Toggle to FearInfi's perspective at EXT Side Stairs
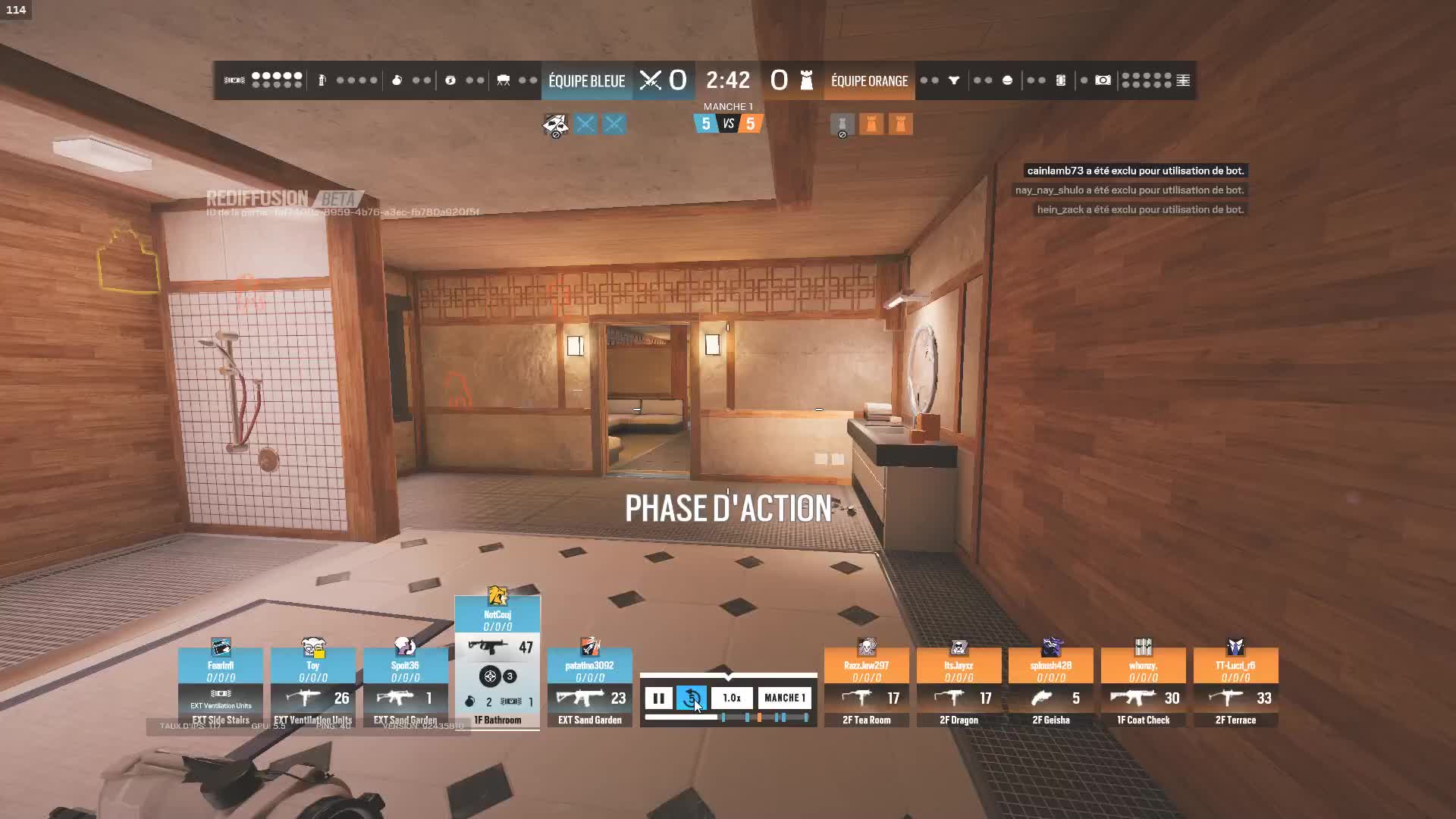The height and width of the screenshot is (819, 1456). tap(220, 666)
